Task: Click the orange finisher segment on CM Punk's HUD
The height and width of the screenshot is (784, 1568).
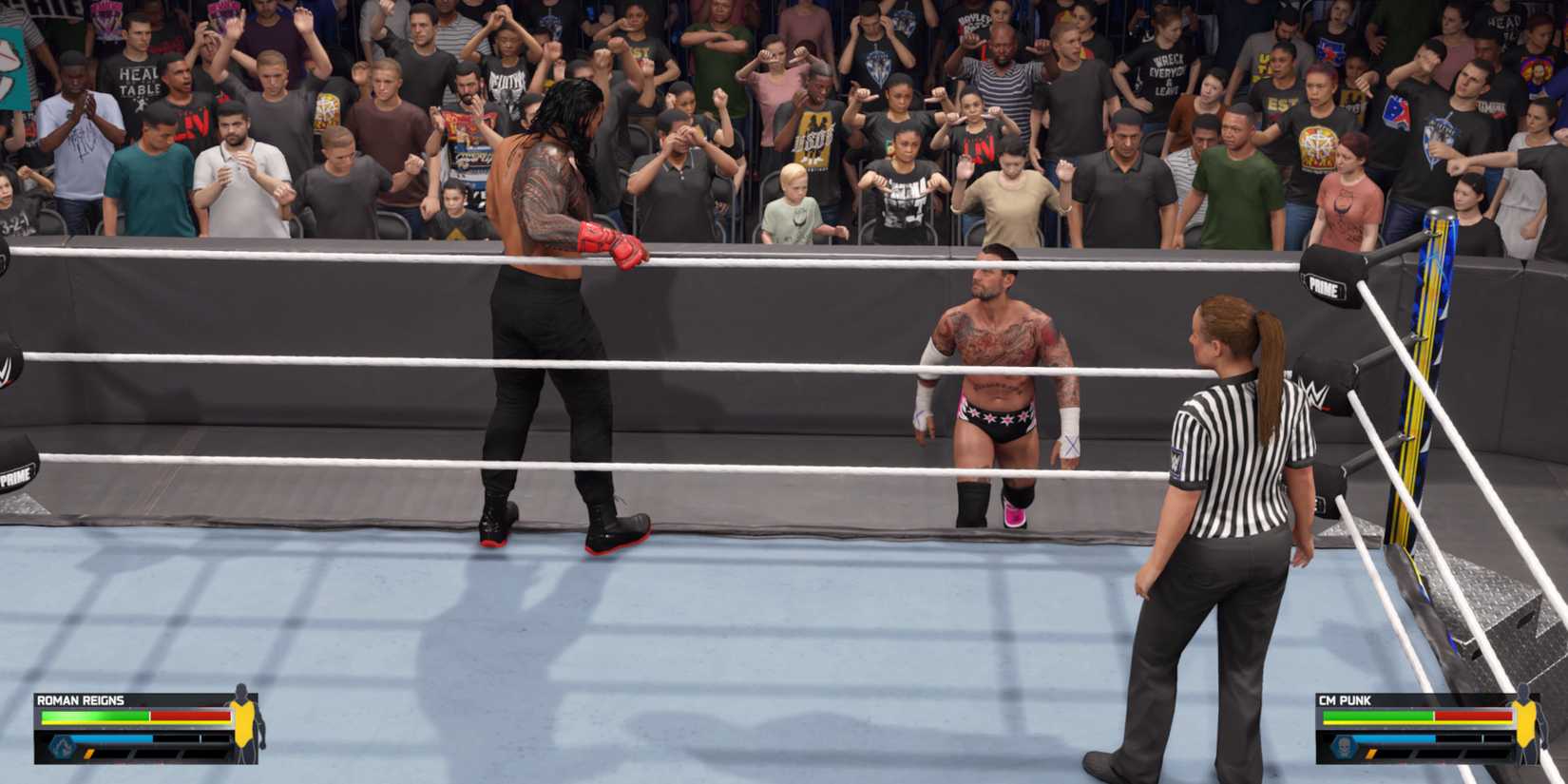Action: pos(1370,755)
